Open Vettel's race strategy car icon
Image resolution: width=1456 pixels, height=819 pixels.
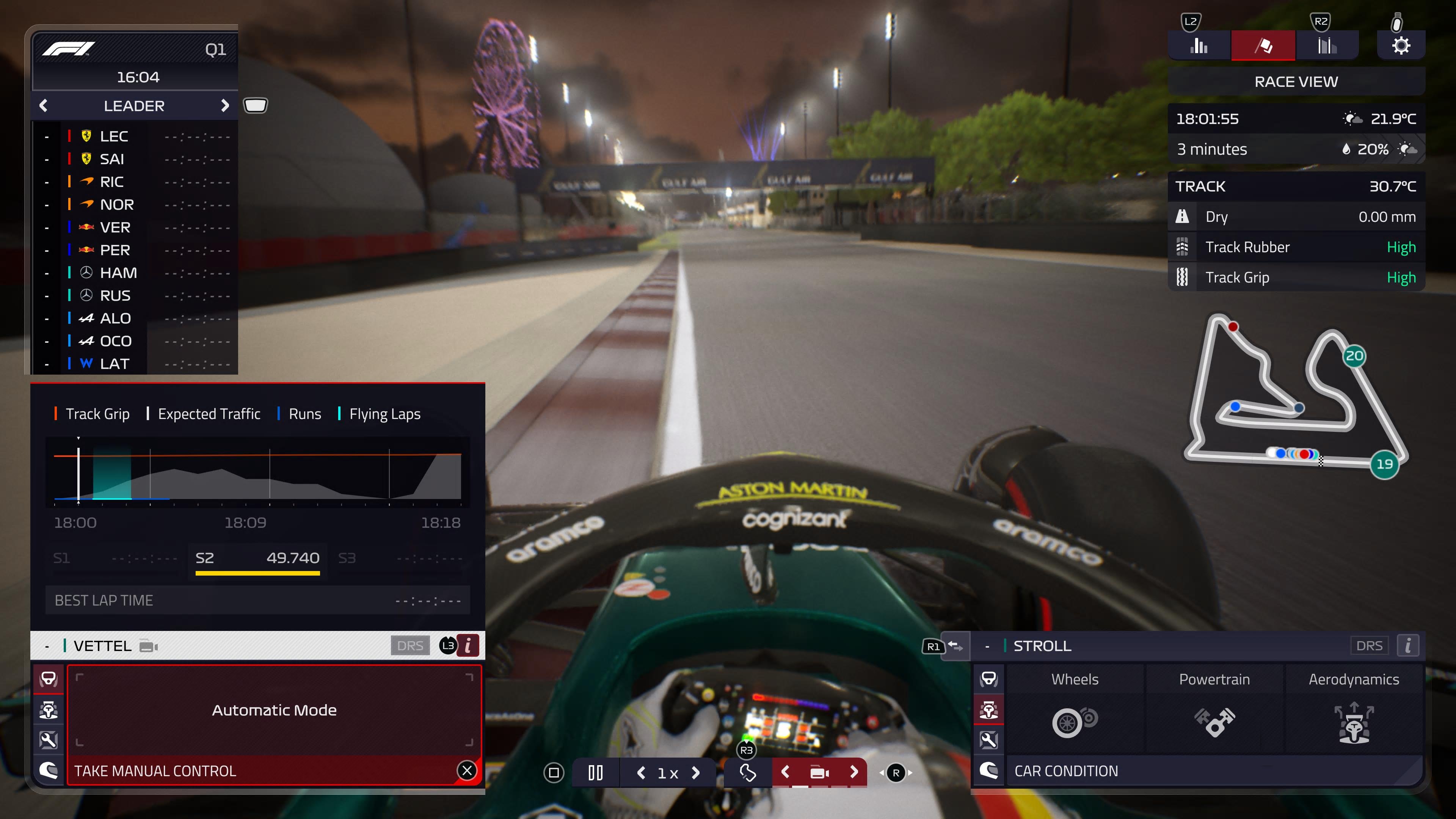point(49,711)
